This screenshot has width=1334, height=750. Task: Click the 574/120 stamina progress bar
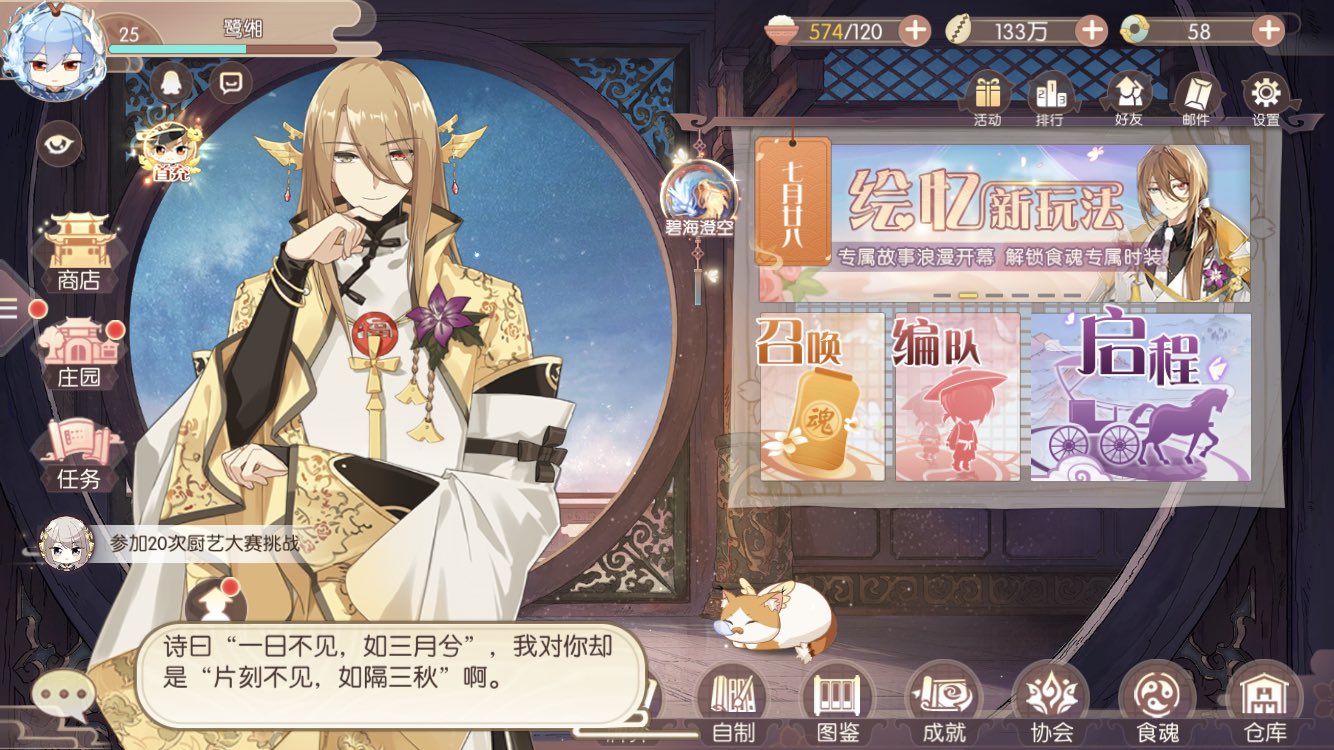tap(850, 32)
